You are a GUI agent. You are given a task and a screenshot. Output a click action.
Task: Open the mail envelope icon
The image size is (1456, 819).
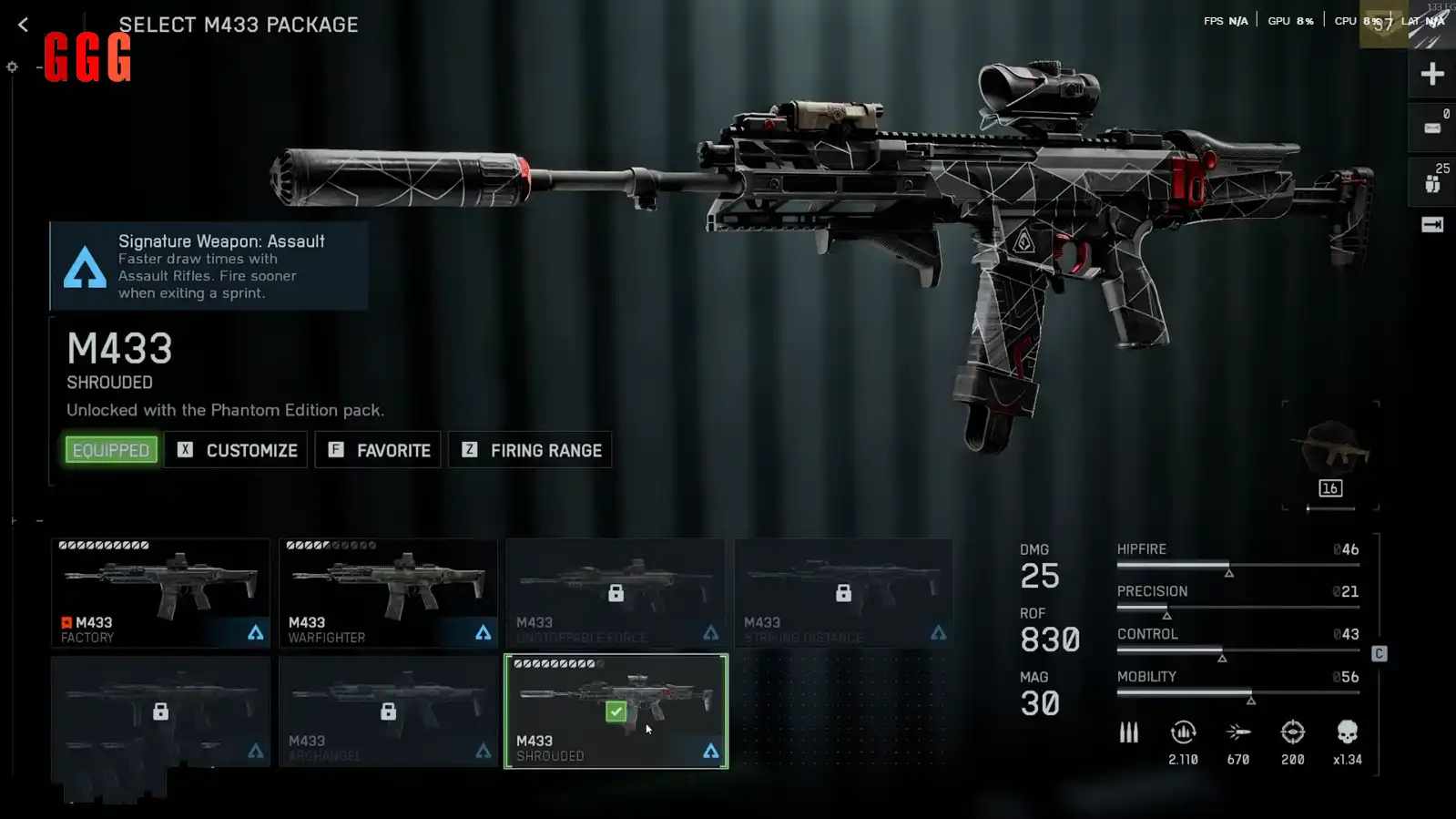[1432, 128]
